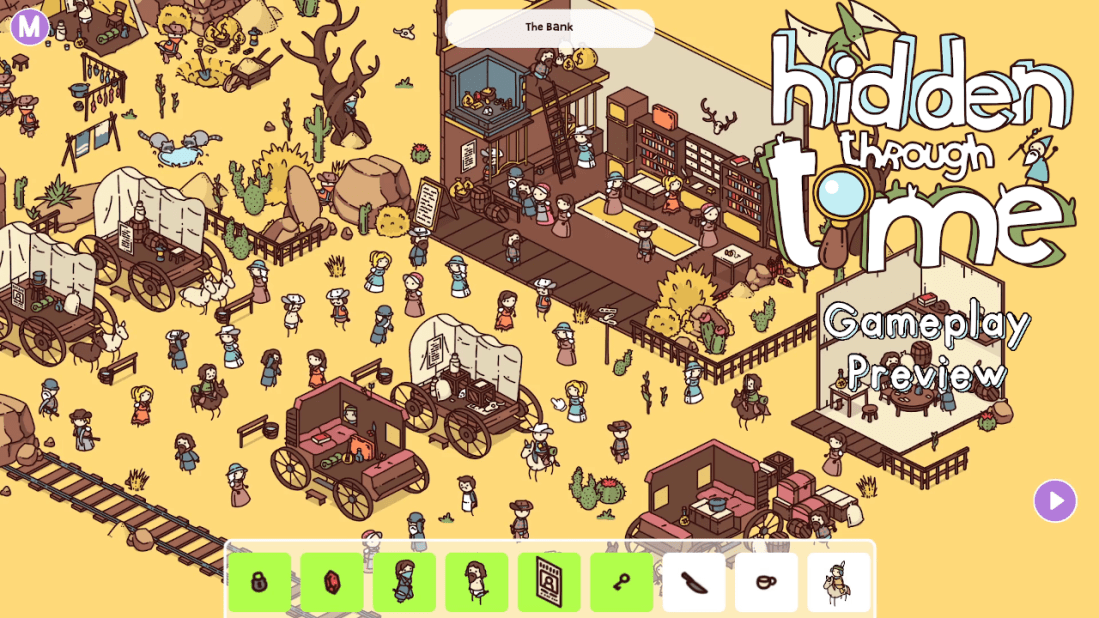Select the knife item slot
Viewport: 1099px width, 618px height.
tap(694, 582)
